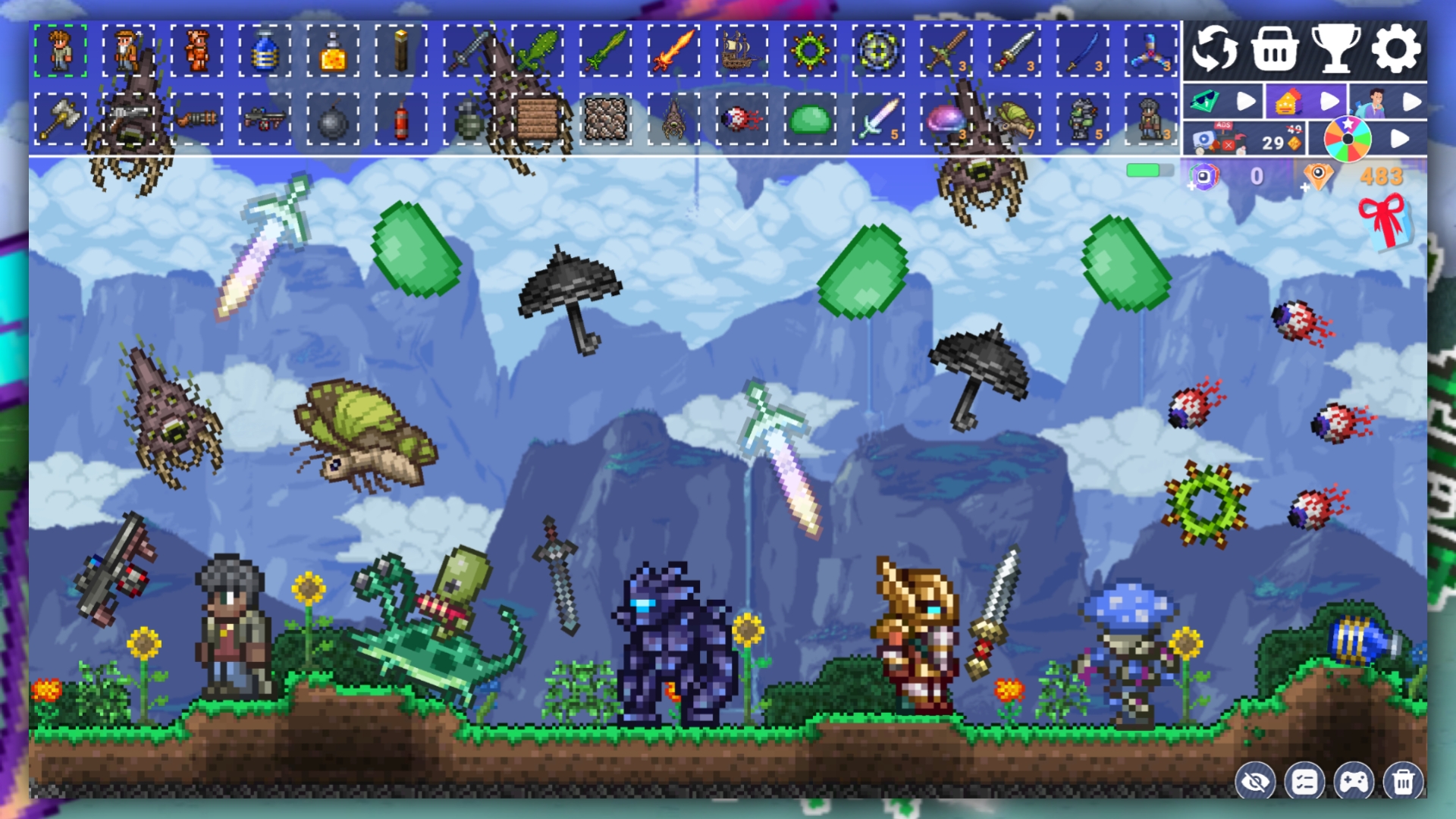Play the cash reward ad with the businessman

point(1414,101)
